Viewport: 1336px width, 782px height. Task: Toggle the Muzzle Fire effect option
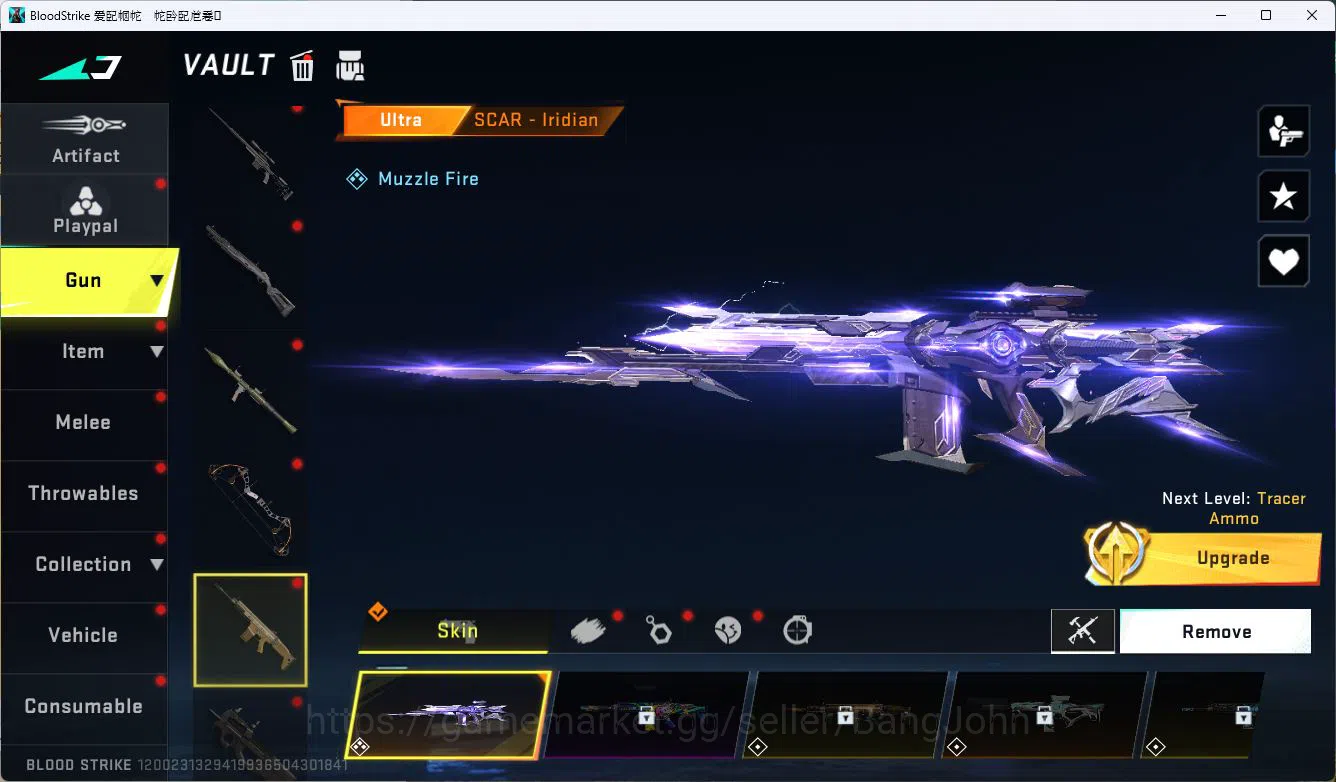(412, 178)
